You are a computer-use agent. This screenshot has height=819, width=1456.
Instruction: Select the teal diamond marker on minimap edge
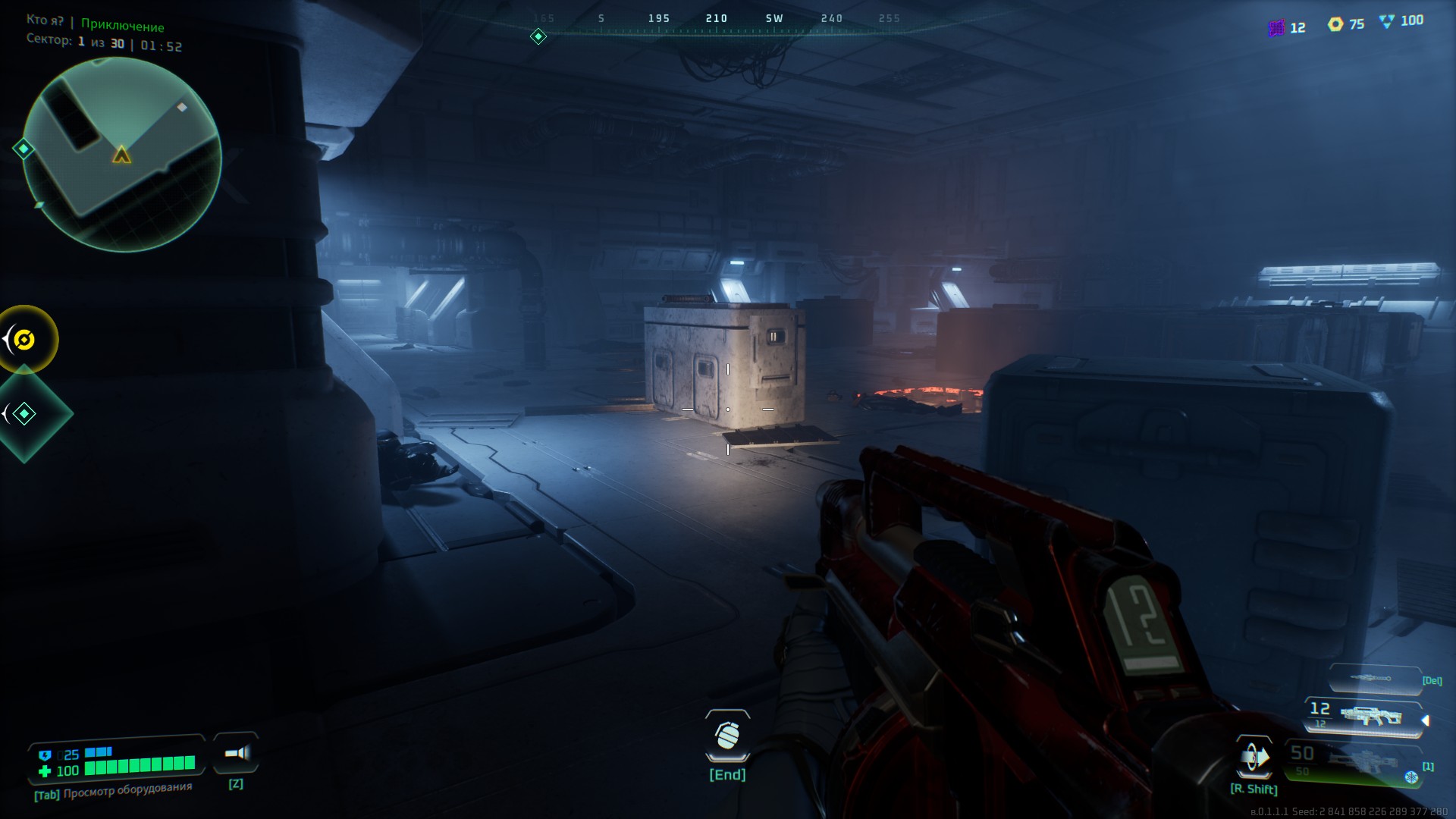tap(24, 149)
